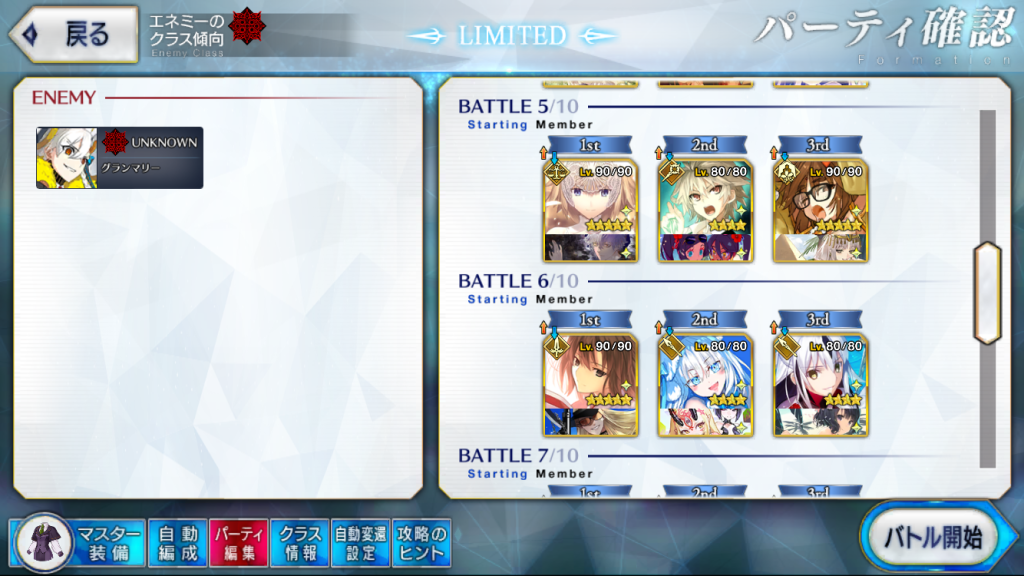Open マスター装備 master equipment
The image size is (1024, 576).
pos(80,543)
